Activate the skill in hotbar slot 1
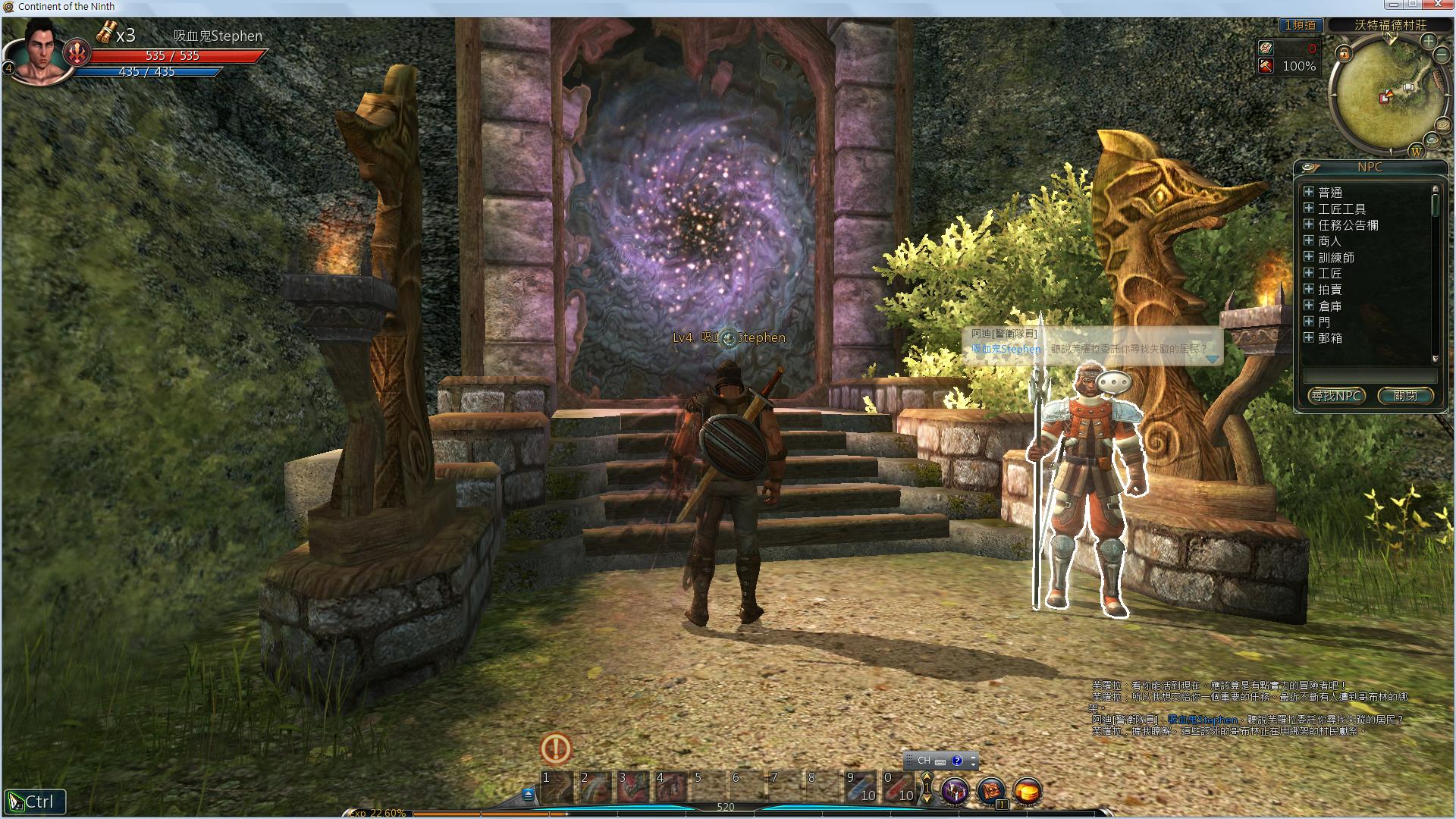Screen dimensions: 1456x819 tap(557, 787)
